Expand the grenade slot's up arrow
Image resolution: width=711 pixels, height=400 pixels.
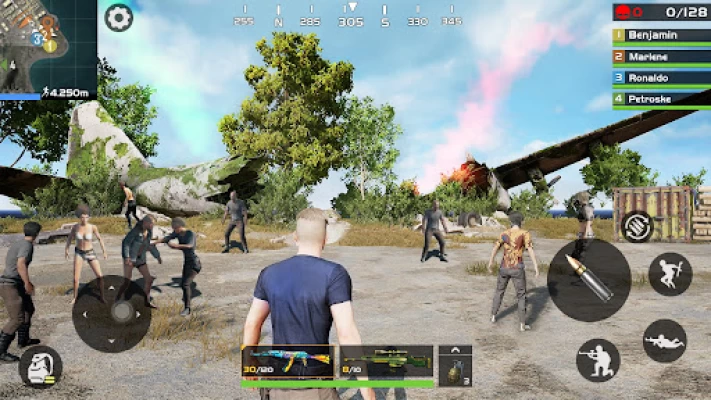click(455, 351)
